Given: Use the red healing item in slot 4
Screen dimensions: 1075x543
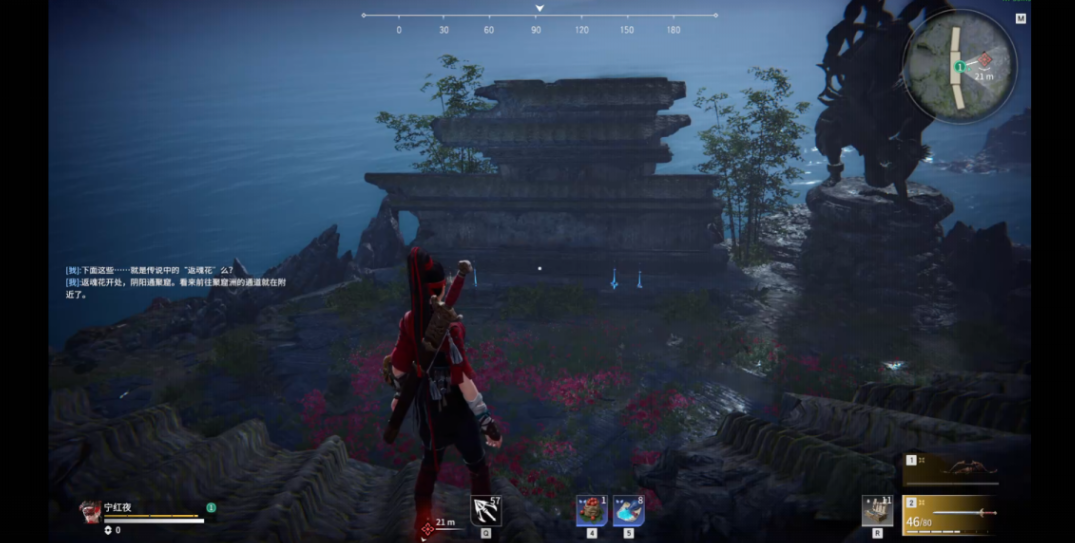Looking at the screenshot, I should coord(591,510).
